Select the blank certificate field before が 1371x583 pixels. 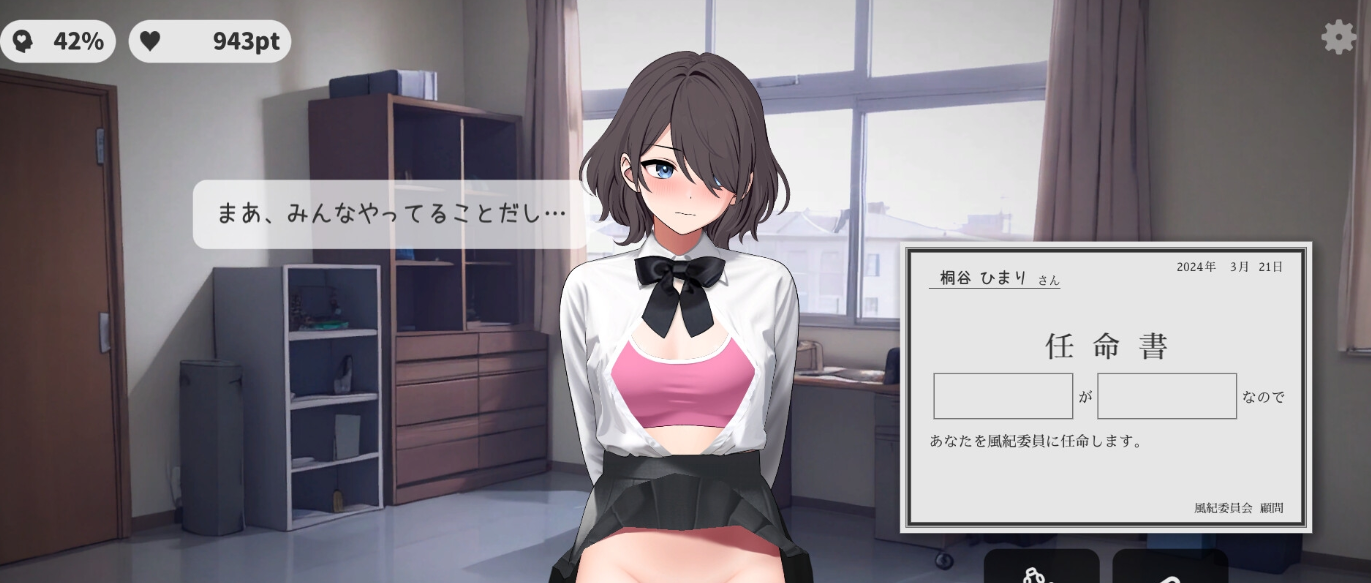1002,396
